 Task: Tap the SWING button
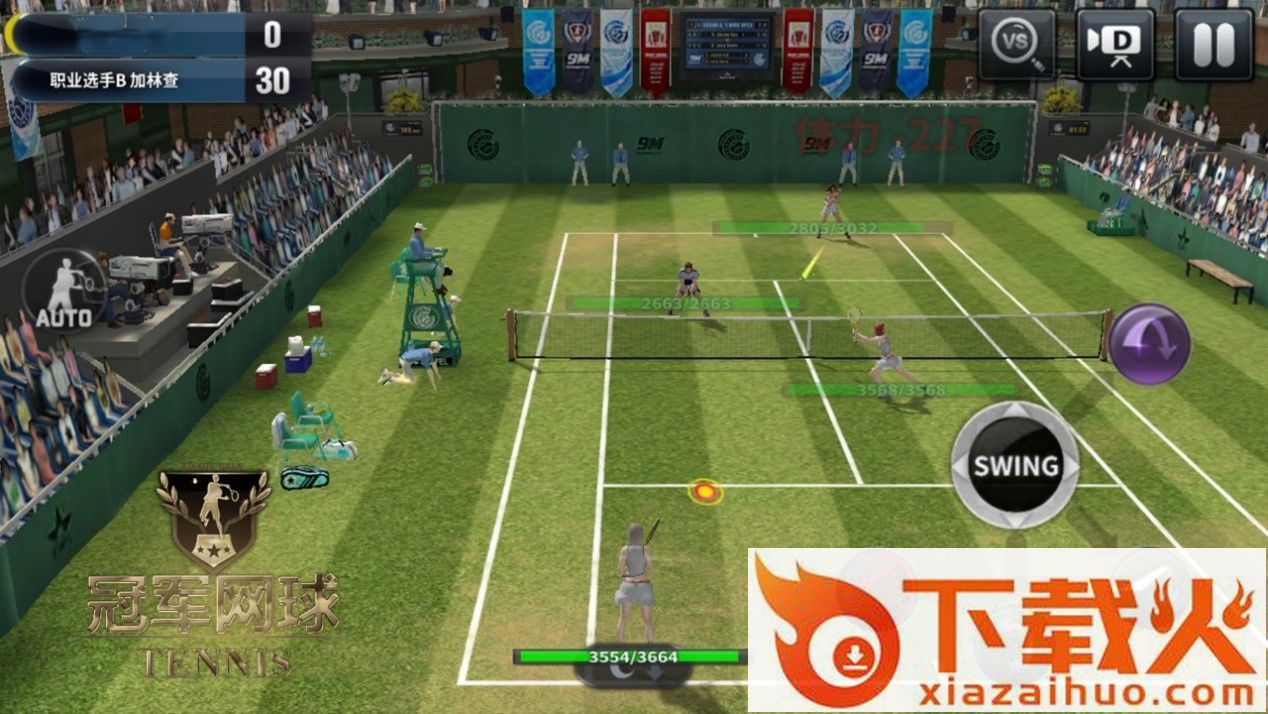1015,465
